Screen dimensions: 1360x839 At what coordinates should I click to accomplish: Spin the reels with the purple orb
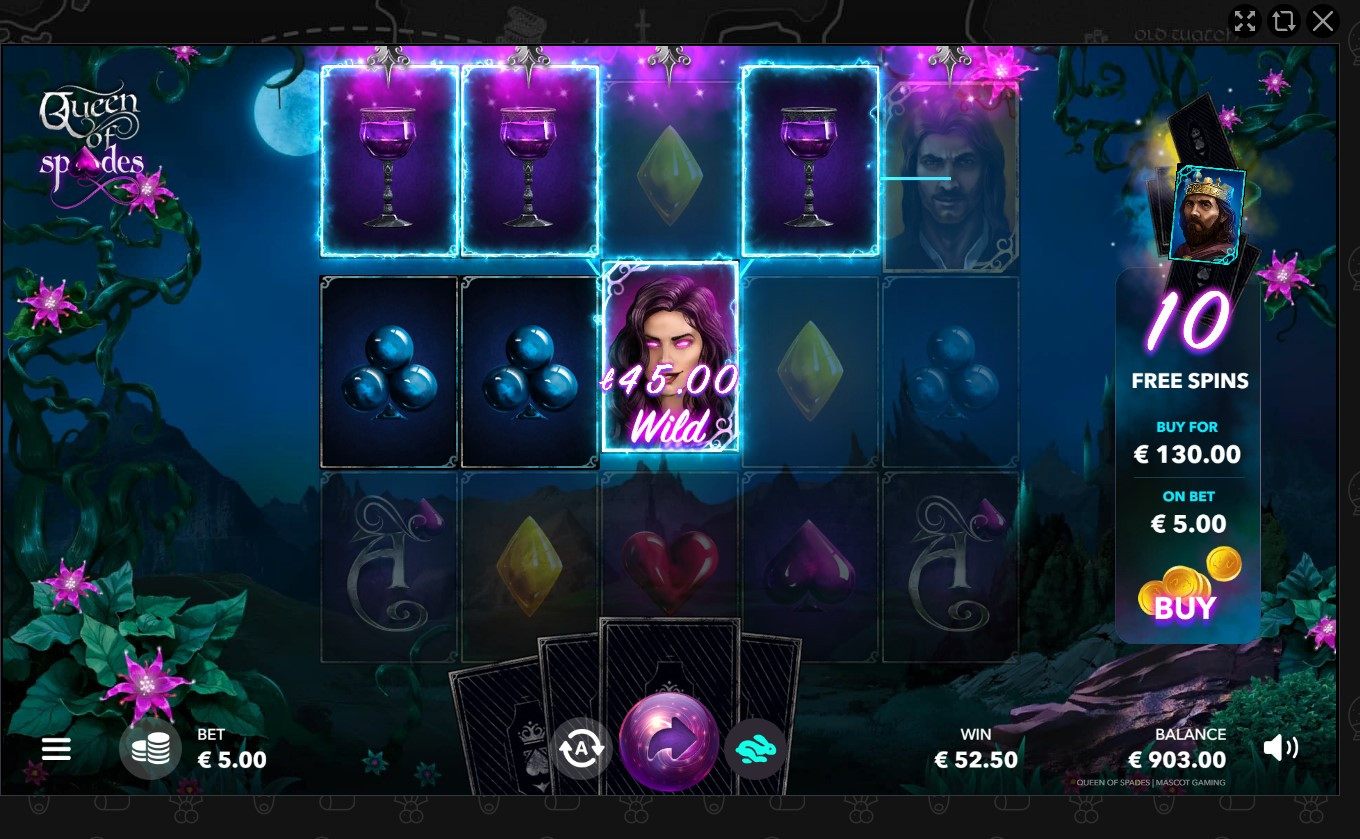coord(669,742)
